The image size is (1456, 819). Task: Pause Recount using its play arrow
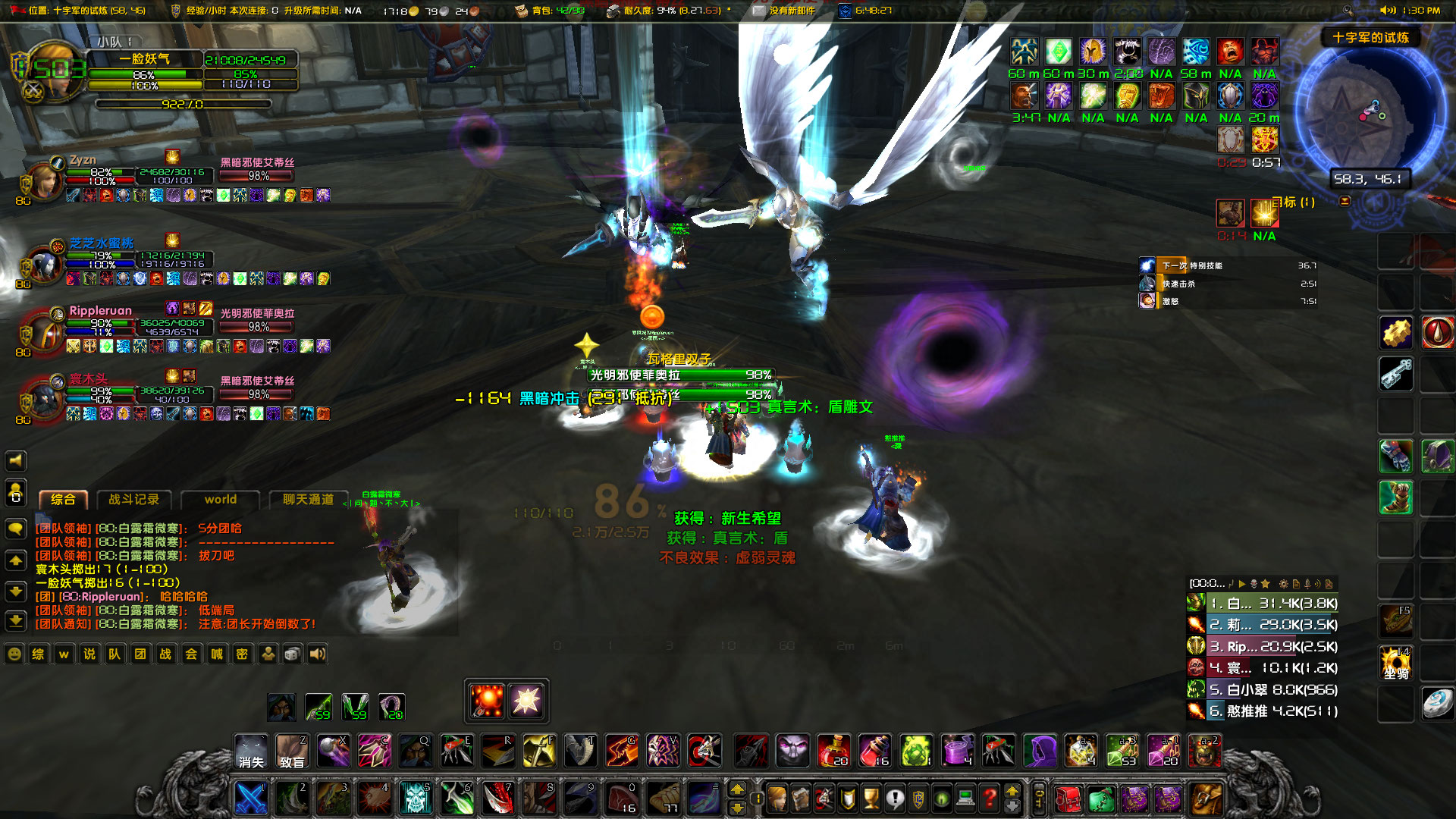point(1242,582)
